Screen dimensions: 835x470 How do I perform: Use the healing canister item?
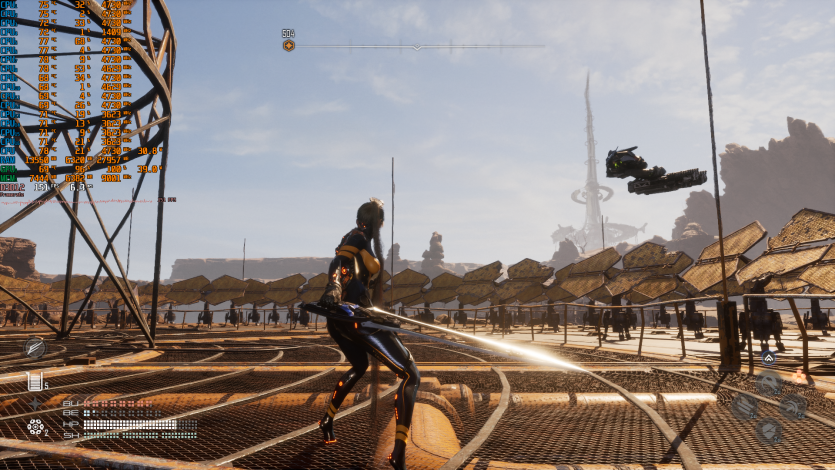click(x=35, y=380)
